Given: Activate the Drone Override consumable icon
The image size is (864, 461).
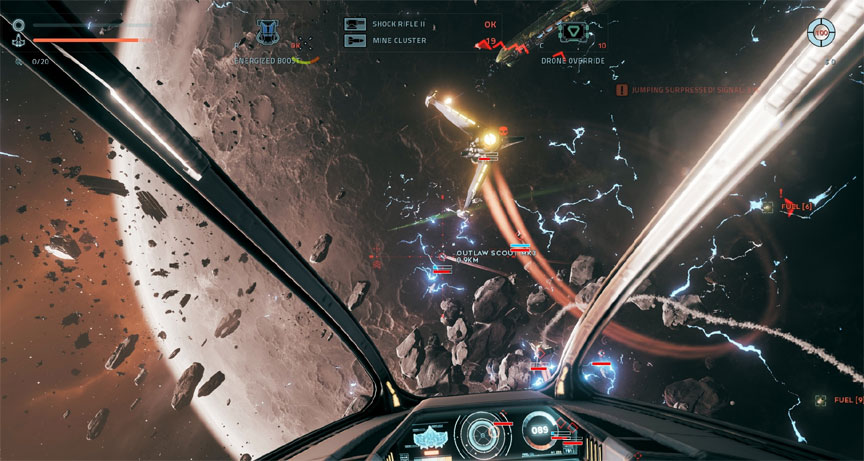Looking at the screenshot, I should [574, 31].
